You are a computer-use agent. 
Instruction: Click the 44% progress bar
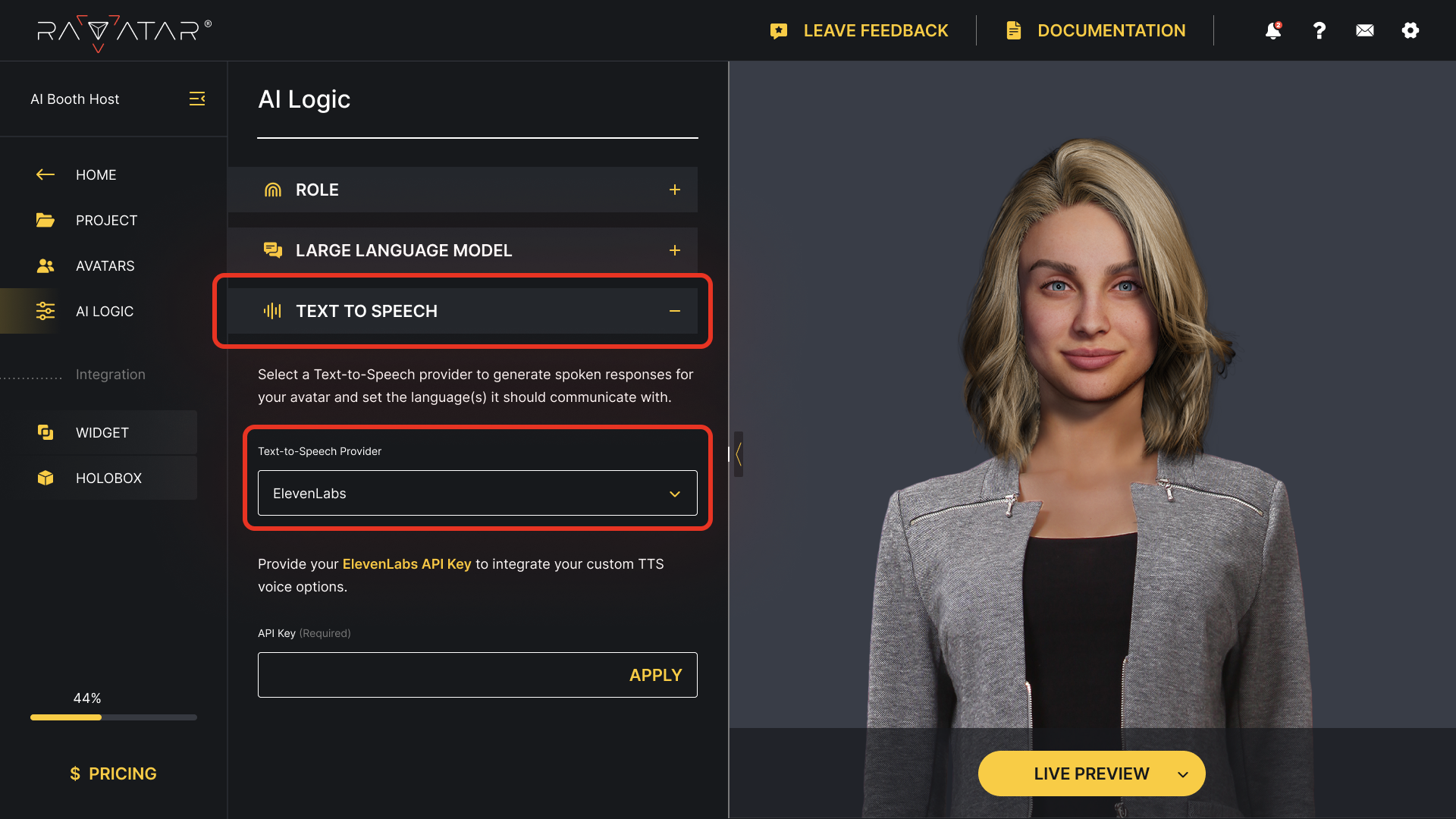click(x=113, y=717)
